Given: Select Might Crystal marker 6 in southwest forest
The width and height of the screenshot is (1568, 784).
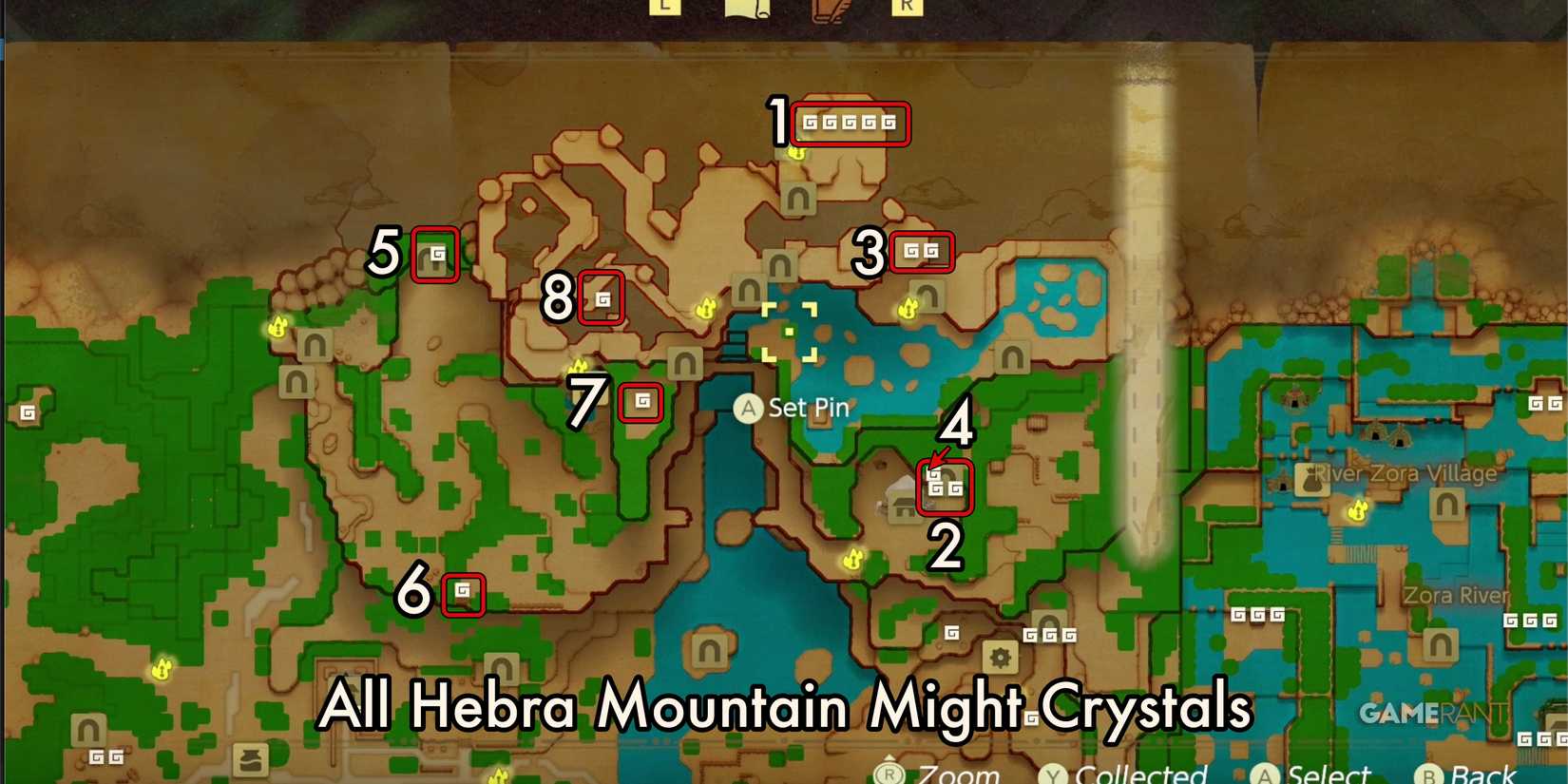Looking at the screenshot, I should pos(463,591).
